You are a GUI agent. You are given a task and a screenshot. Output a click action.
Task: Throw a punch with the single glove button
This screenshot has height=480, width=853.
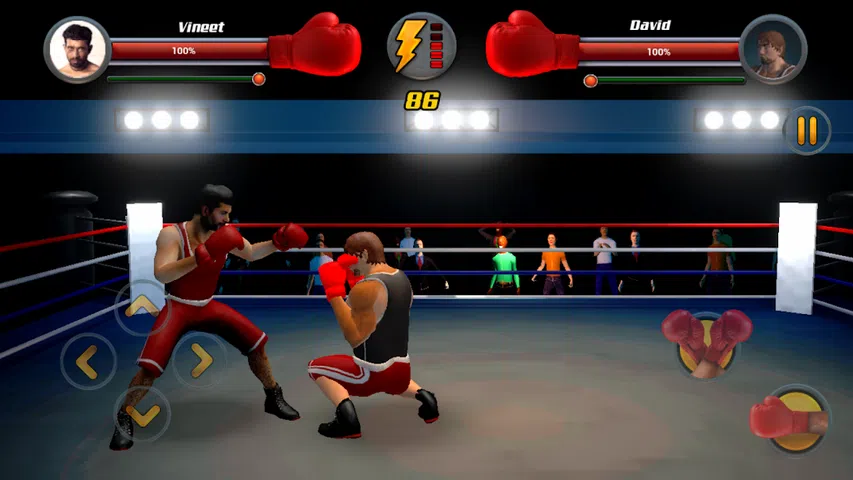point(793,418)
